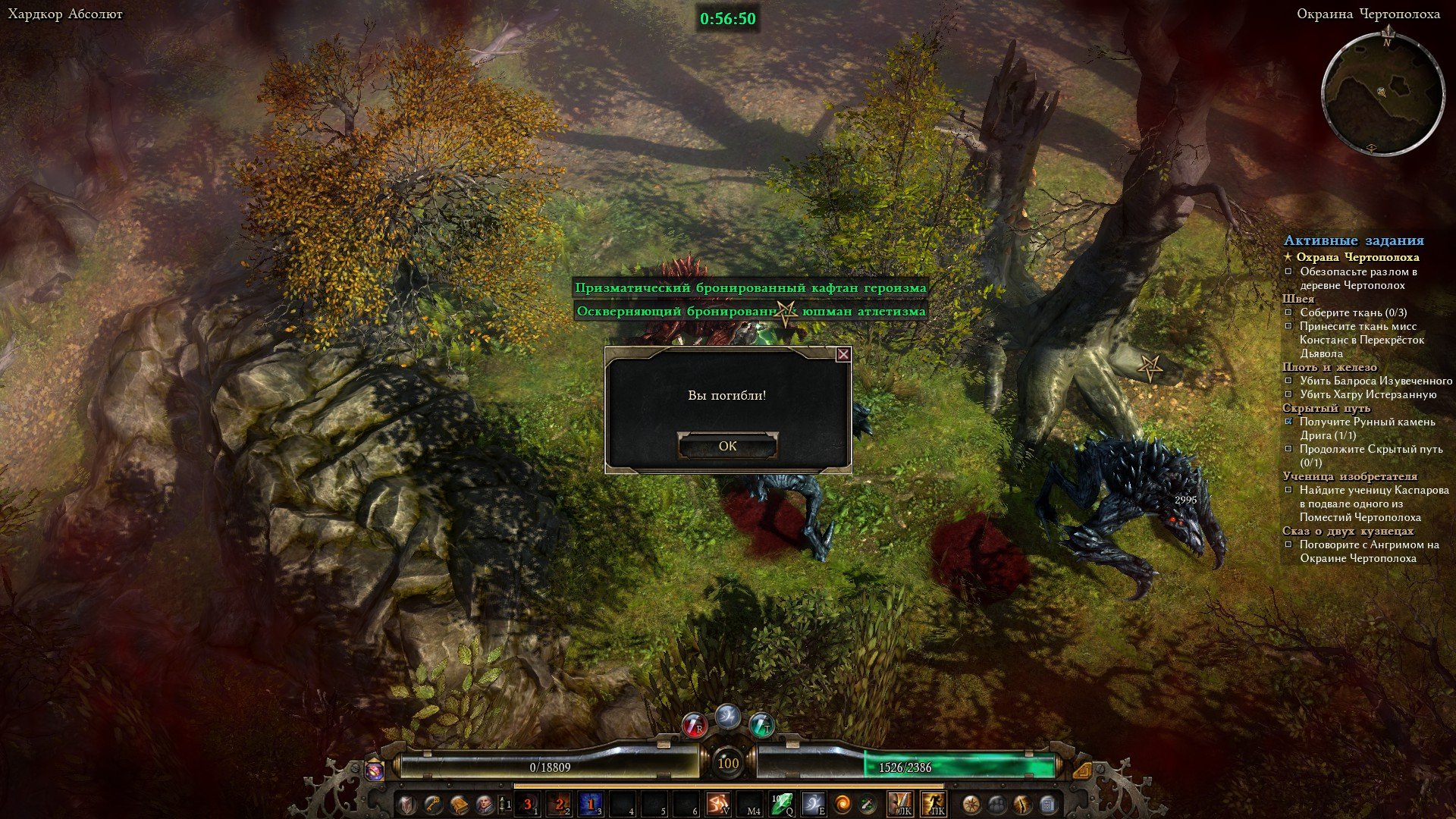Click the purple gem icon beside health bar
Image resolution: width=1456 pixels, height=819 pixels.
click(x=375, y=770)
